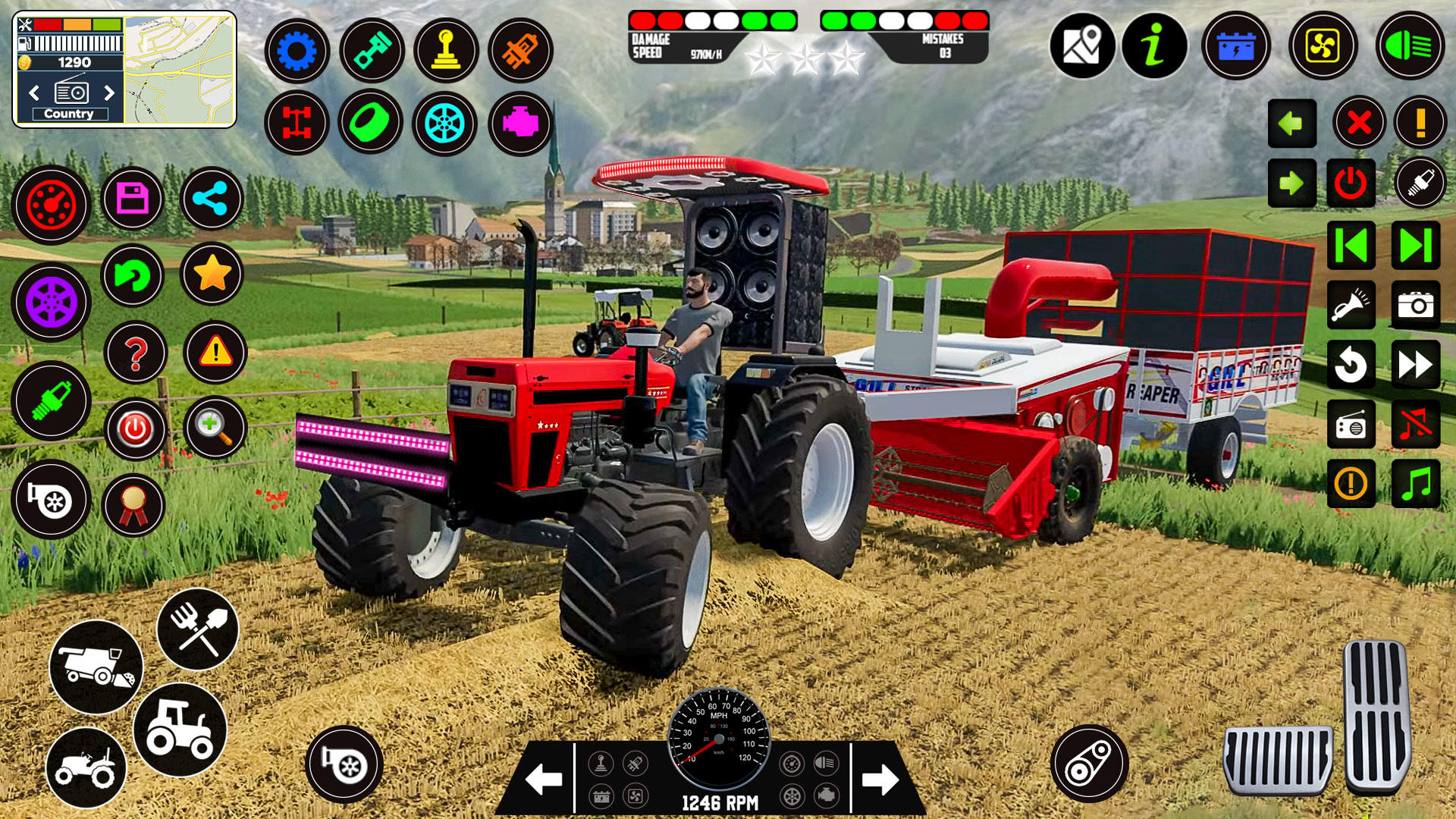The height and width of the screenshot is (819, 1456).
Task: Save the game with the floppy disk icon
Action: click(132, 199)
